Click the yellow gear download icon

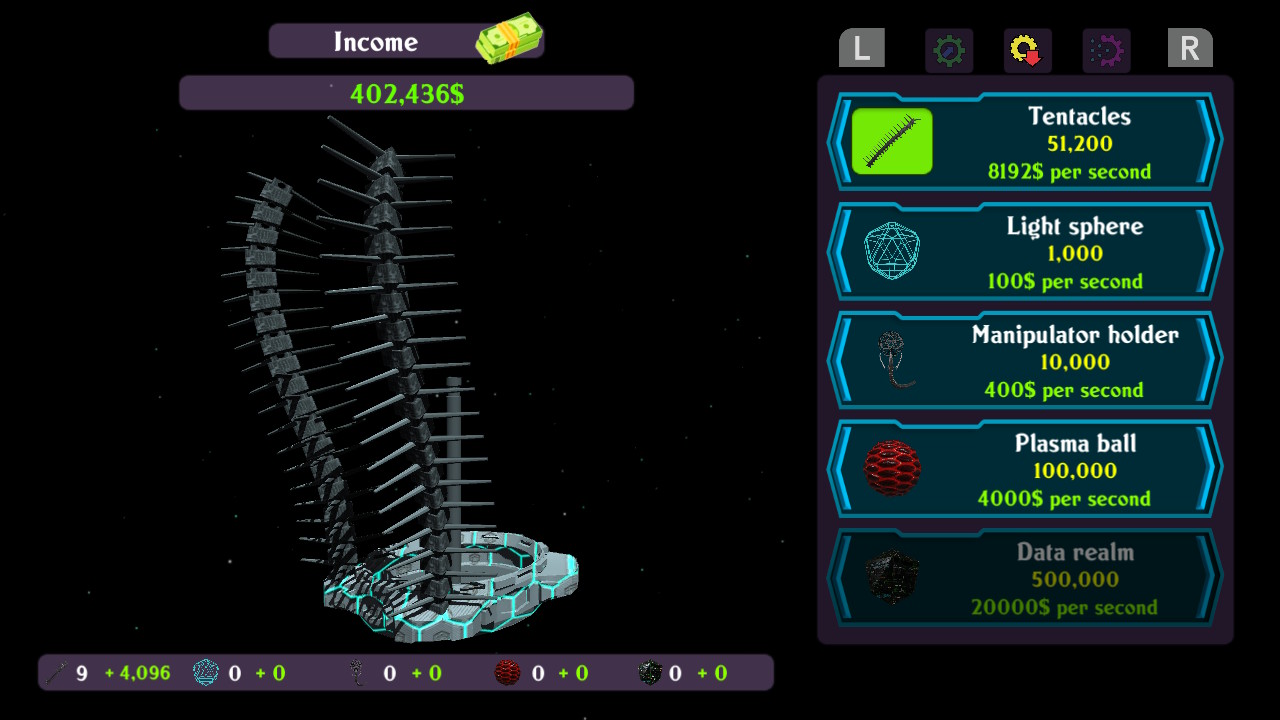[x=1025, y=50]
